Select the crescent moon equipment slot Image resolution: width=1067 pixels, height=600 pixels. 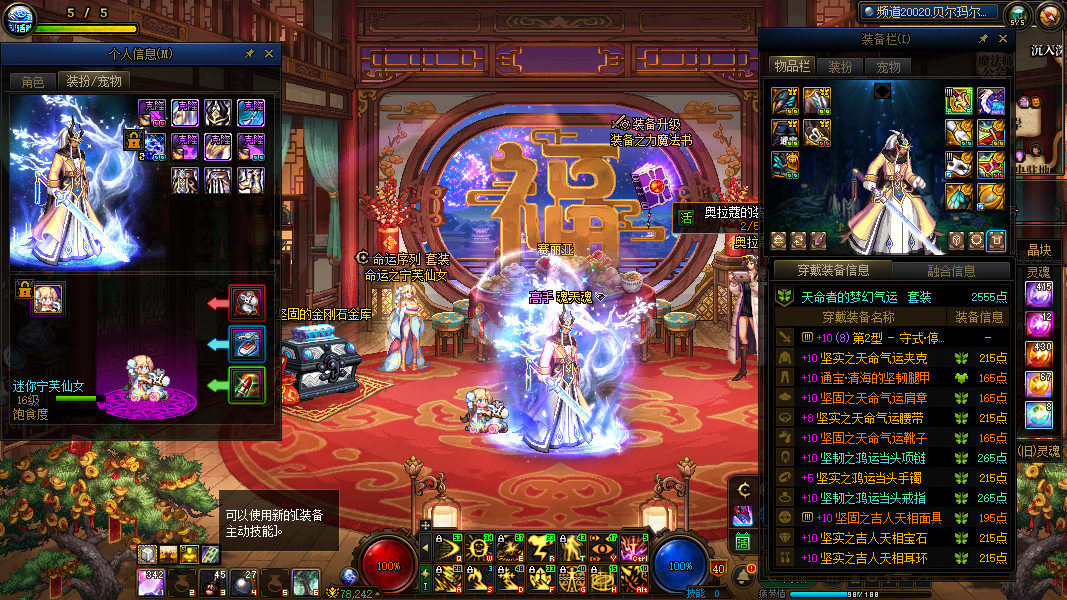click(x=990, y=100)
